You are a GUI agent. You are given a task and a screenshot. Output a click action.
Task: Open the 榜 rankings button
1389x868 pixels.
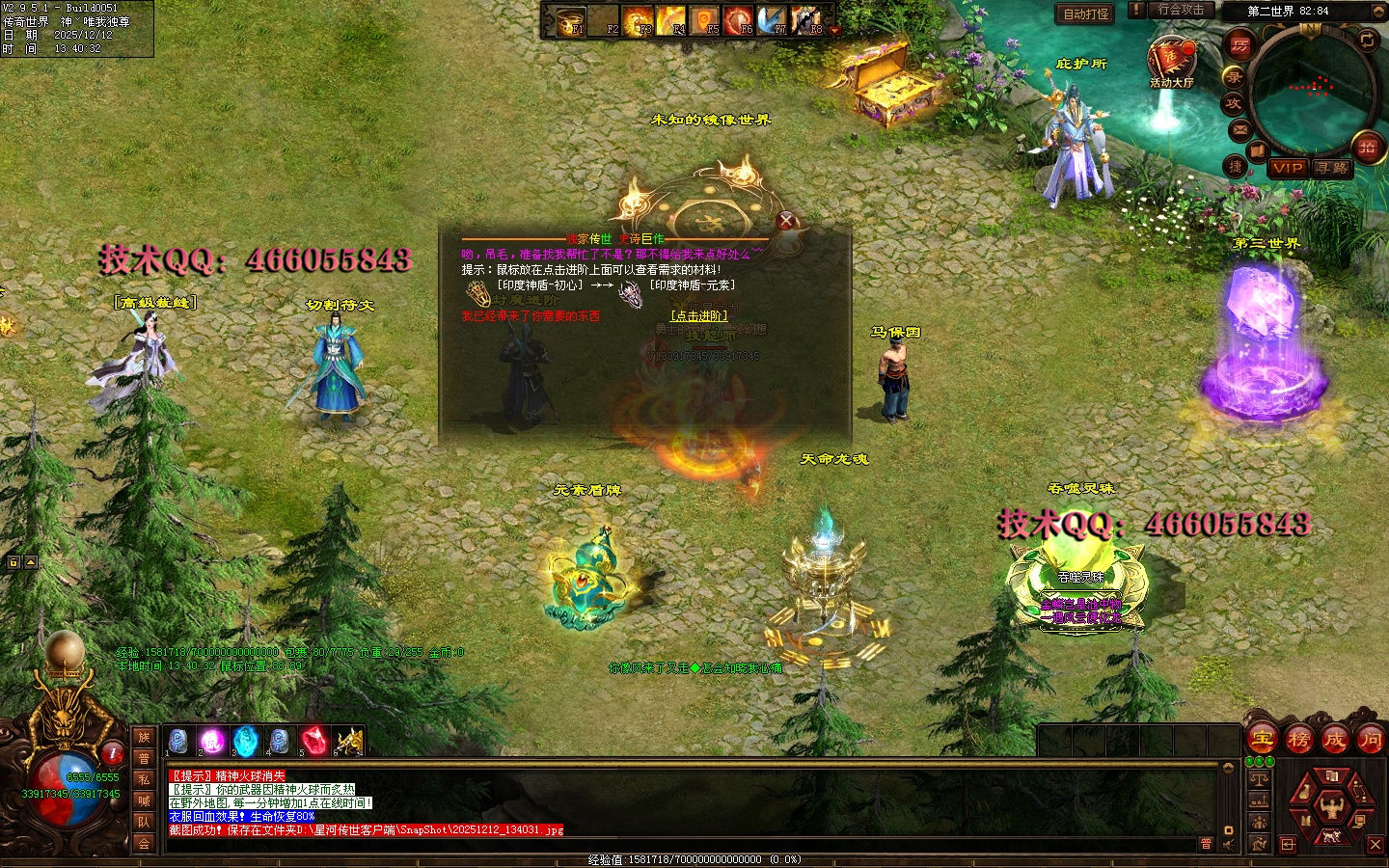1299,740
